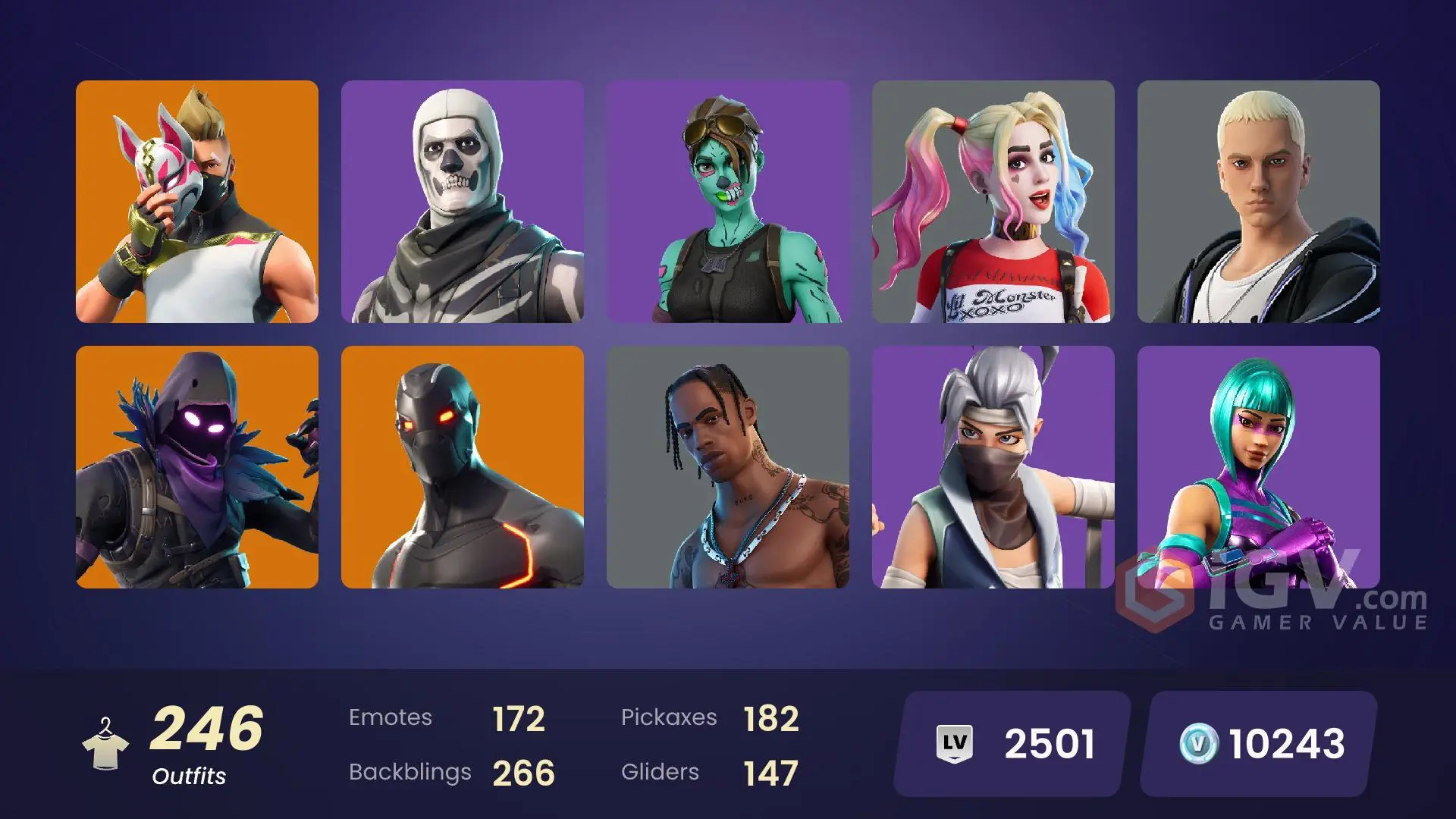The image size is (1456, 819).
Task: Select the masked ninja skin thumbnail
Action: (993, 466)
